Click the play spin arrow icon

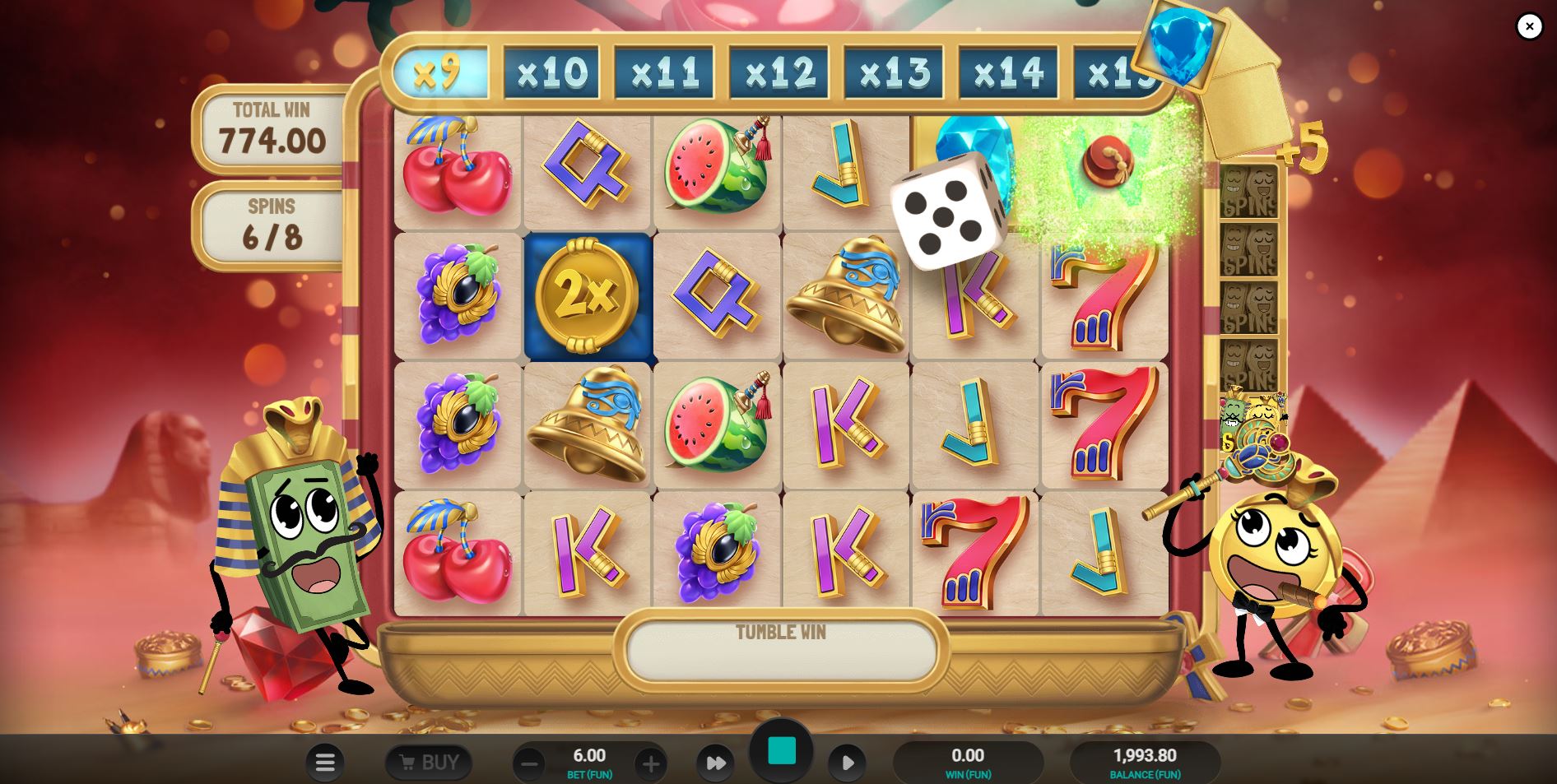coord(848,762)
